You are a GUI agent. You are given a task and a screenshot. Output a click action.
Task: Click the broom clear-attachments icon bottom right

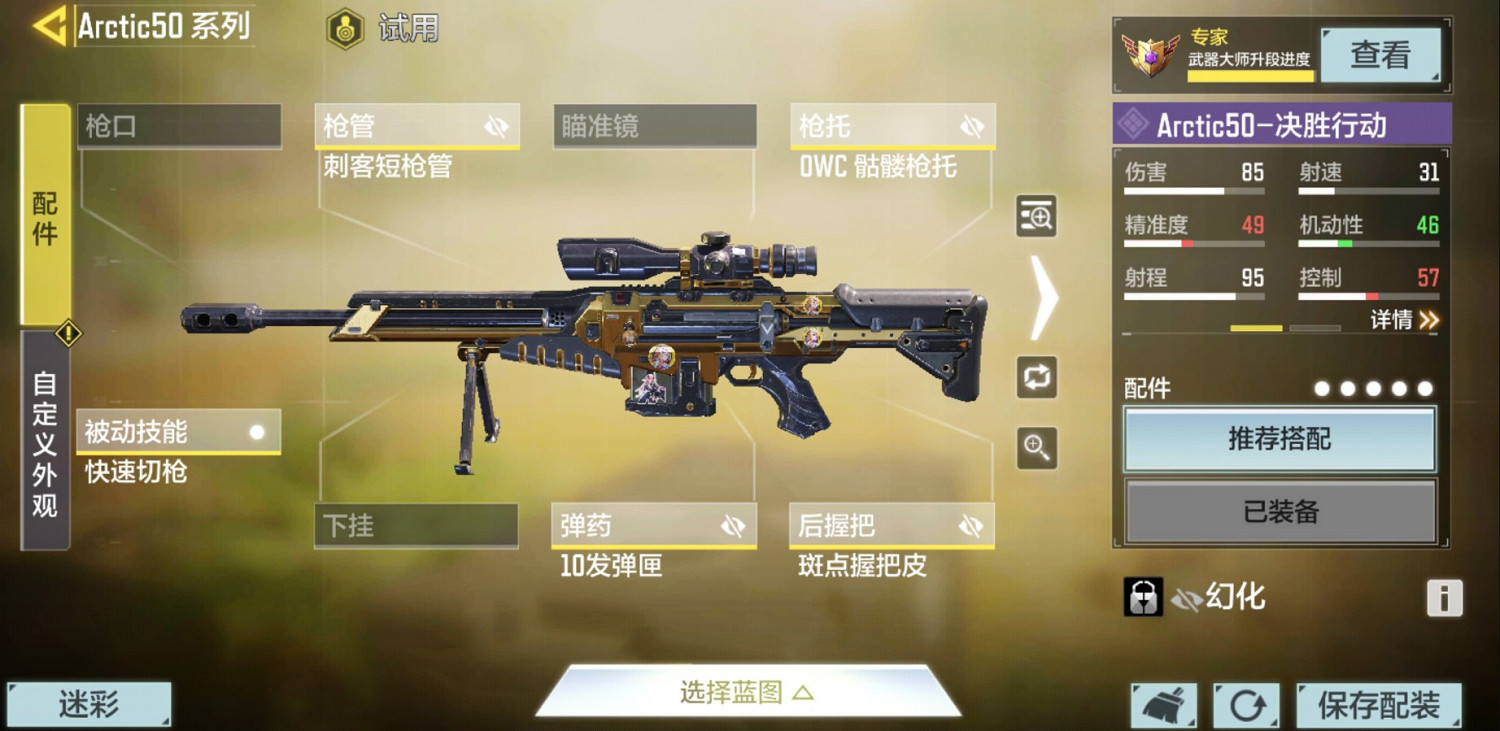(1166, 703)
